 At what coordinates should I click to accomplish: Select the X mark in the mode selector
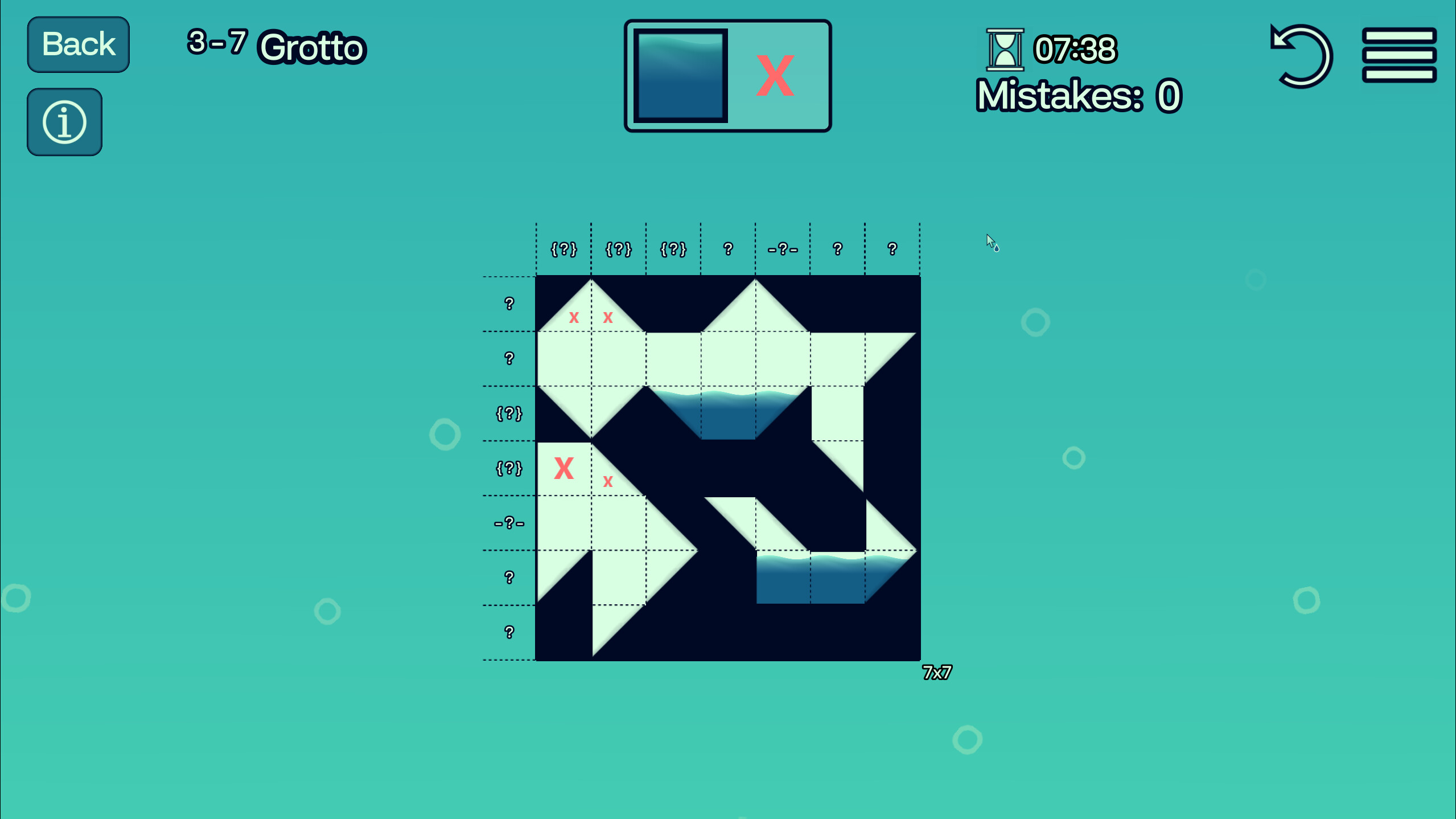click(x=775, y=76)
